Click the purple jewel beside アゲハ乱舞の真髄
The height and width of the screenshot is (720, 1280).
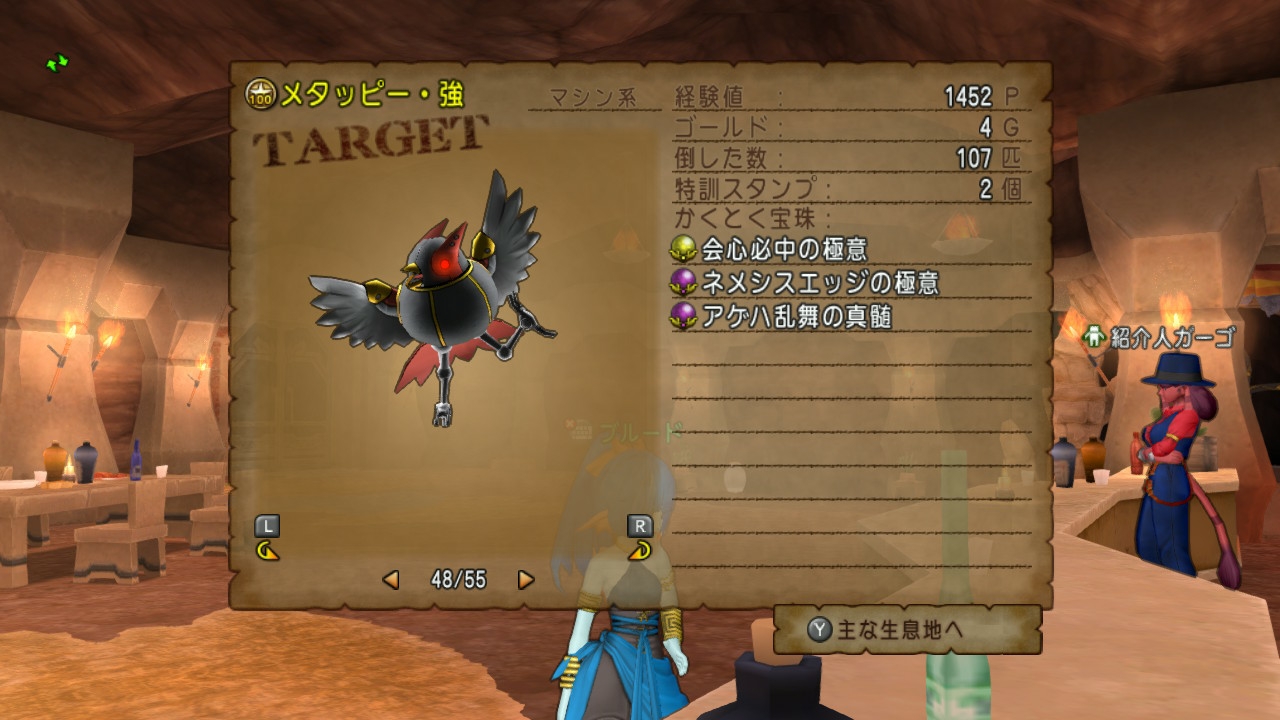pyautogui.click(x=686, y=316)
